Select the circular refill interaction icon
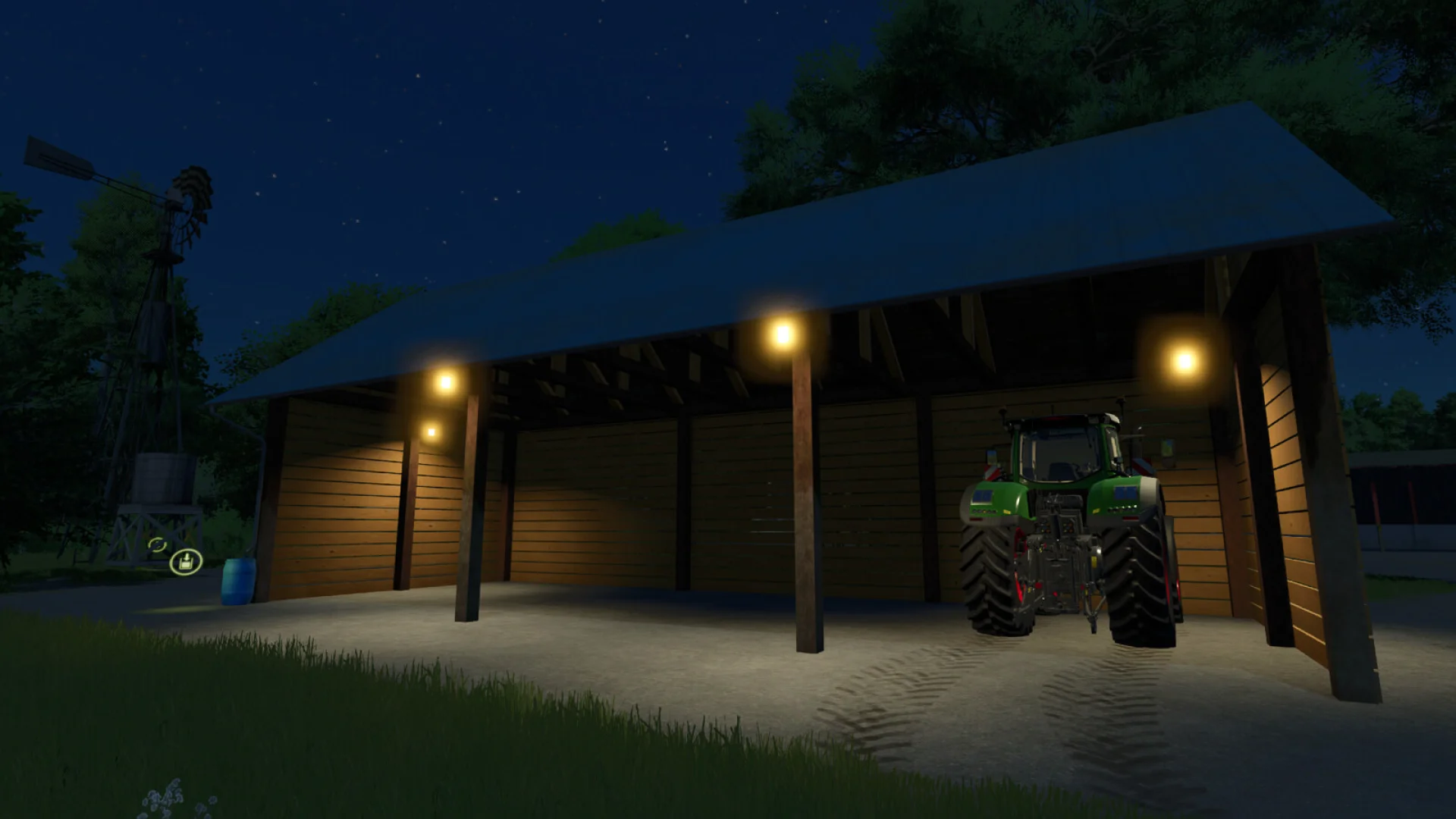 tap(158, 544)
